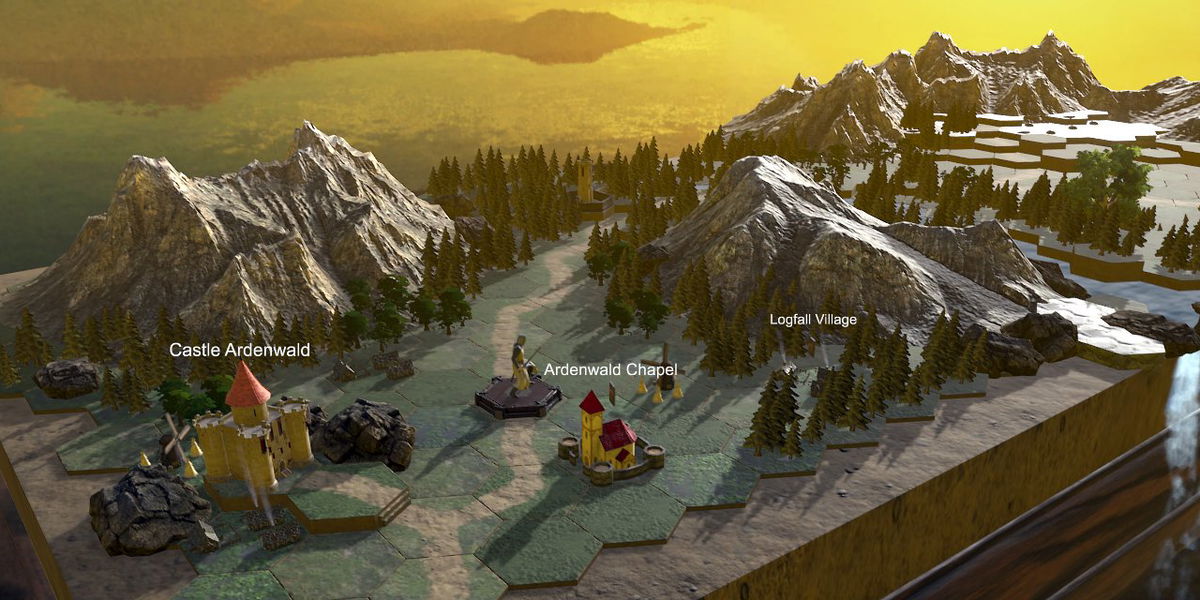
Task: Select the Castle Ardenwald map label
Action: pyautogui.click(x=239, y=350)
